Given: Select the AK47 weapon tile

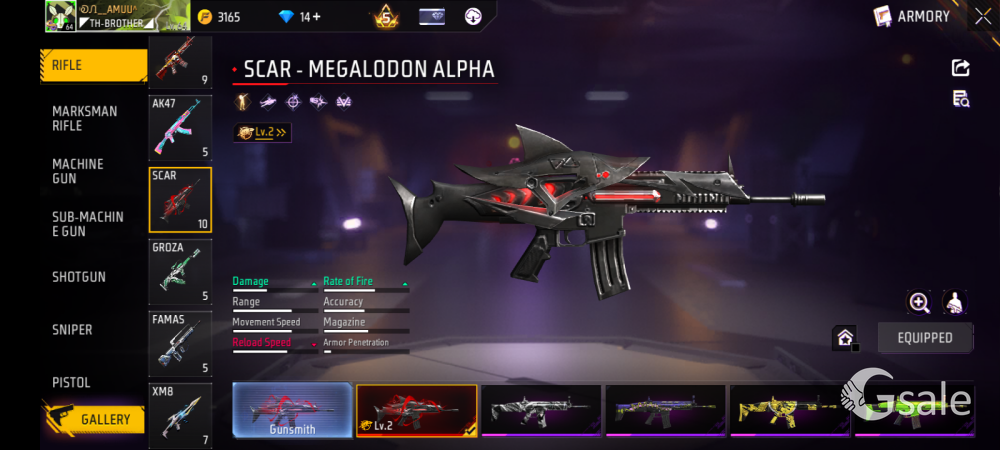Looking at the screenshot, I should tap(180, 128).
